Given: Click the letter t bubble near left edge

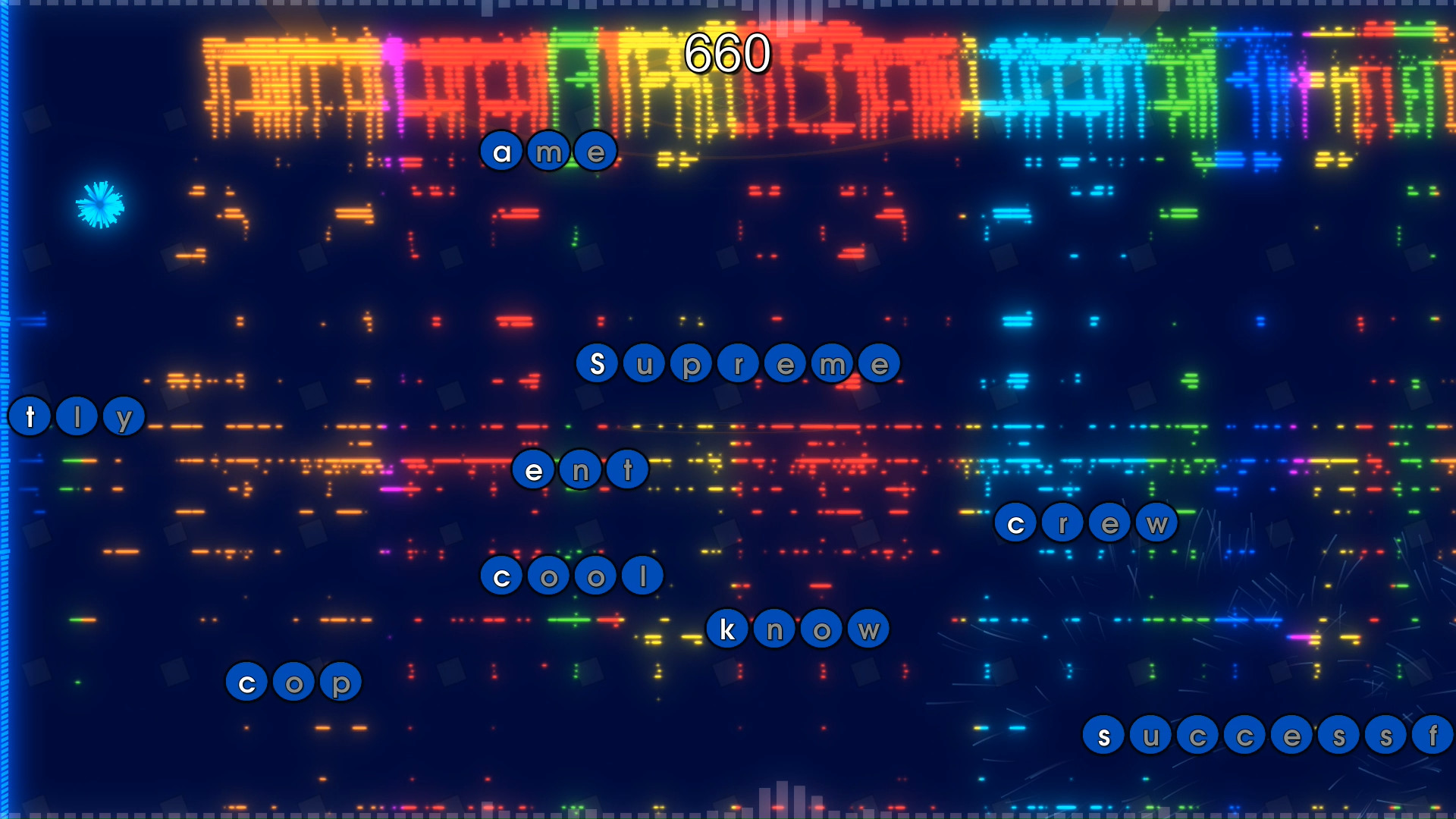Looking at the screenshot, I should [29, 416].
